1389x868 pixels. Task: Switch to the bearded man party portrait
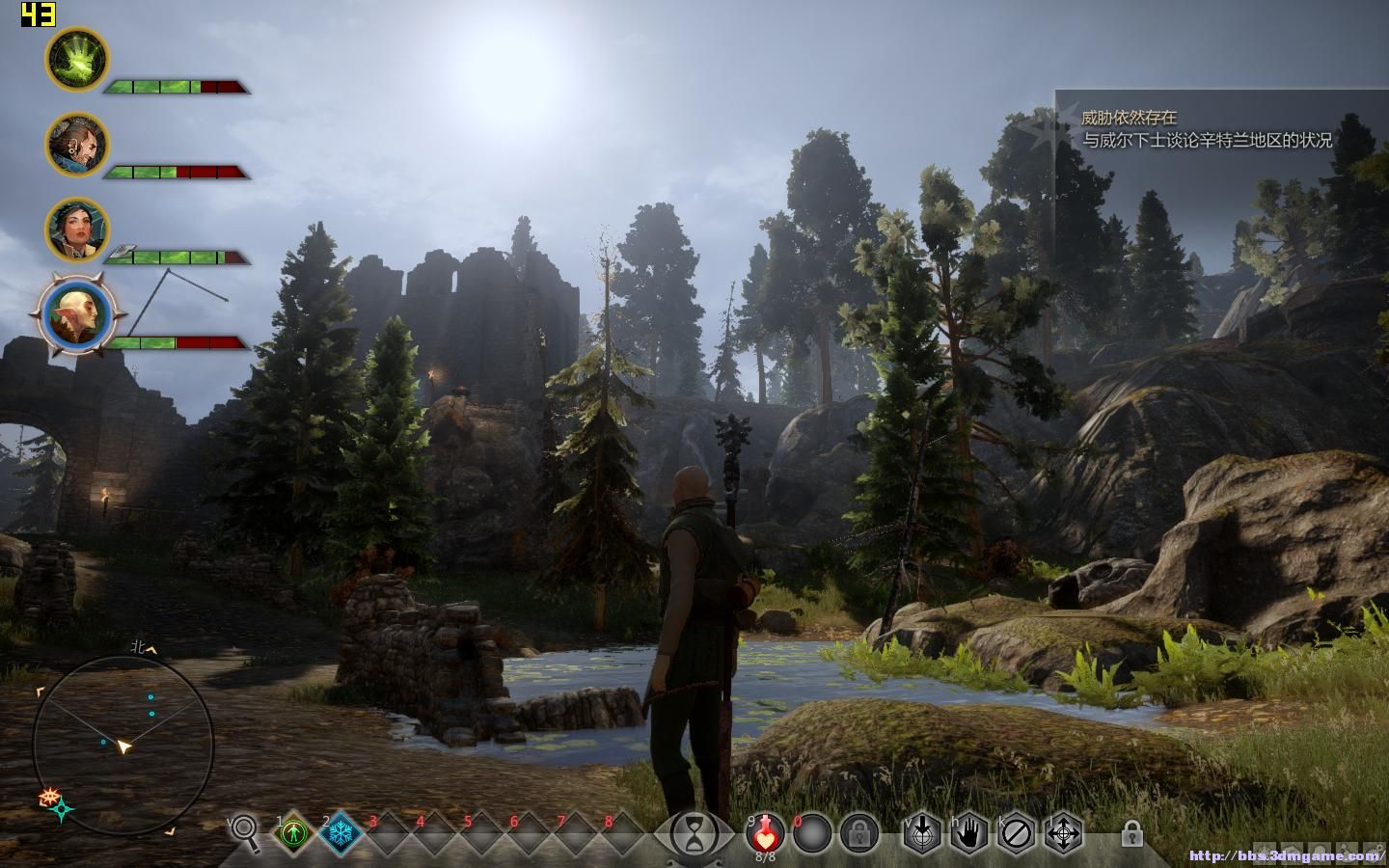click(x=77, y=144)
